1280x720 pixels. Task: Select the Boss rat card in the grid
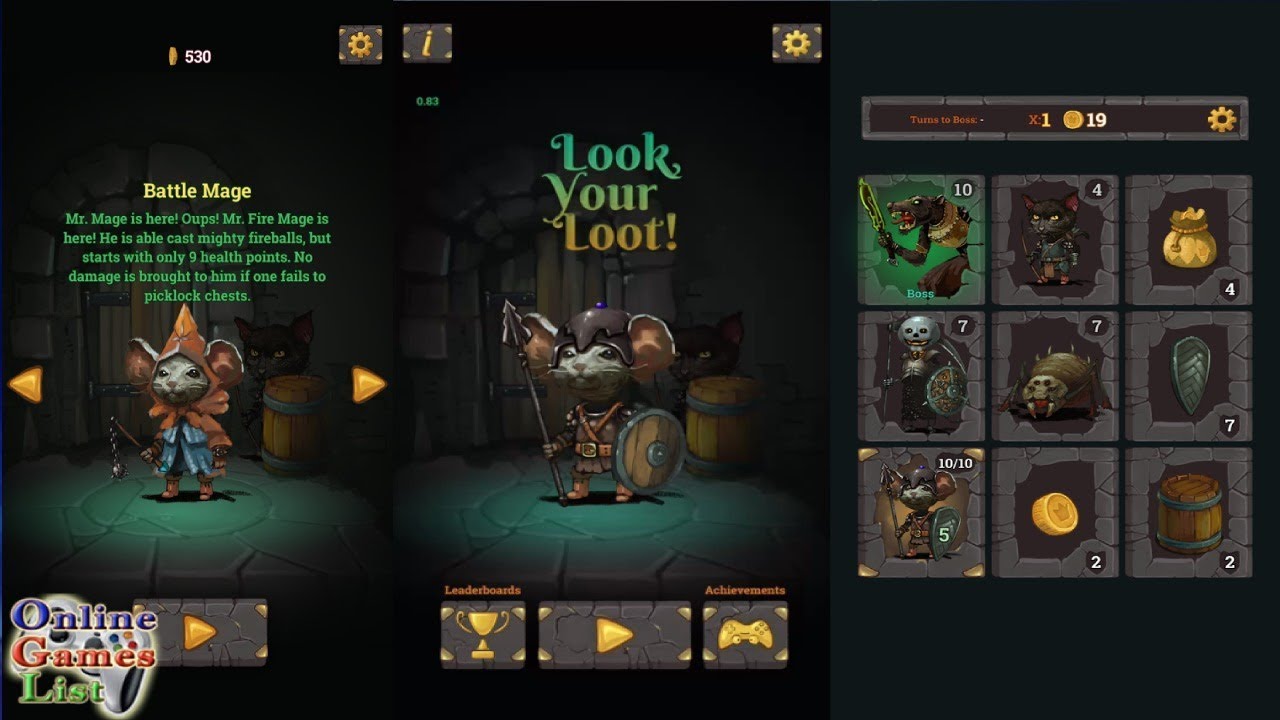click(x=920, y=240)
